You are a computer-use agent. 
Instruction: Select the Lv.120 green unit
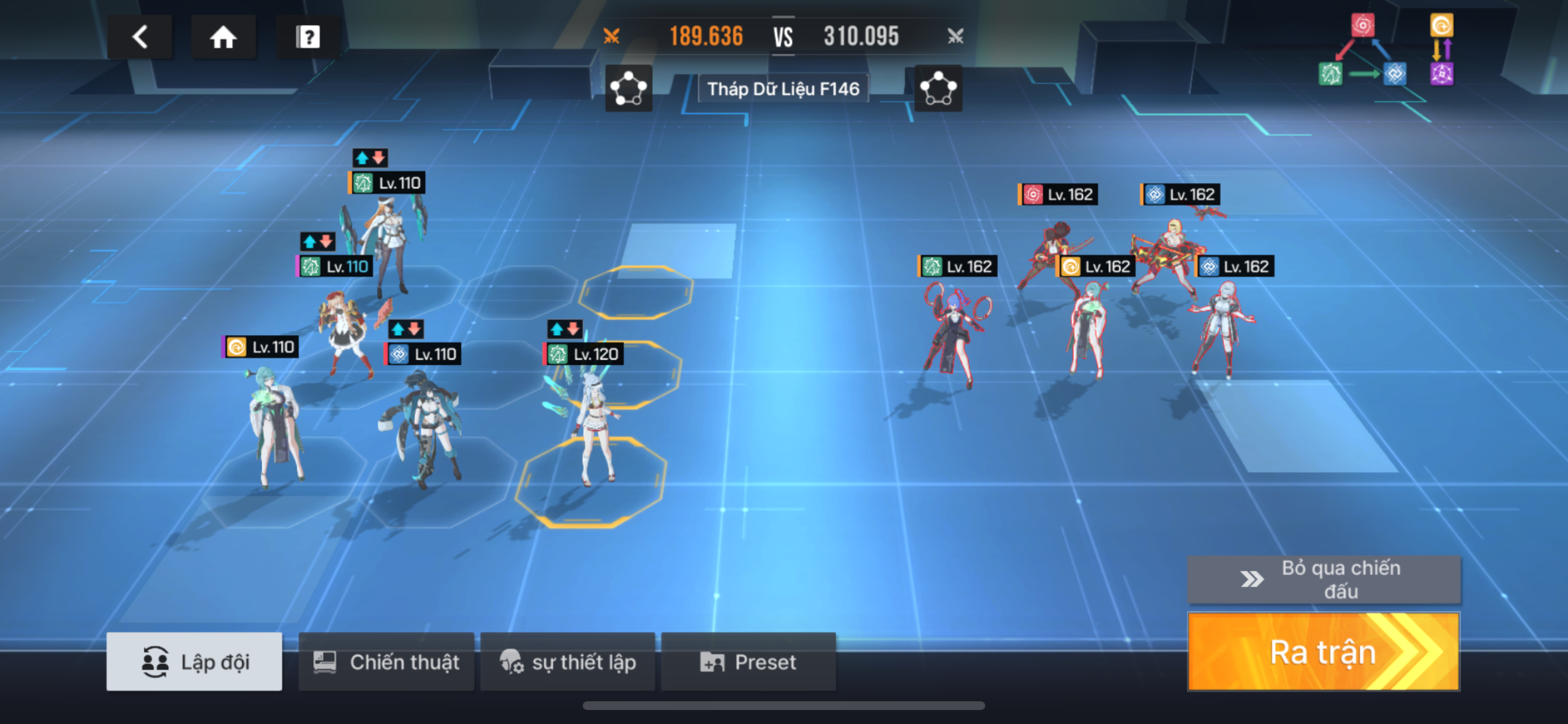coord(594,426)
